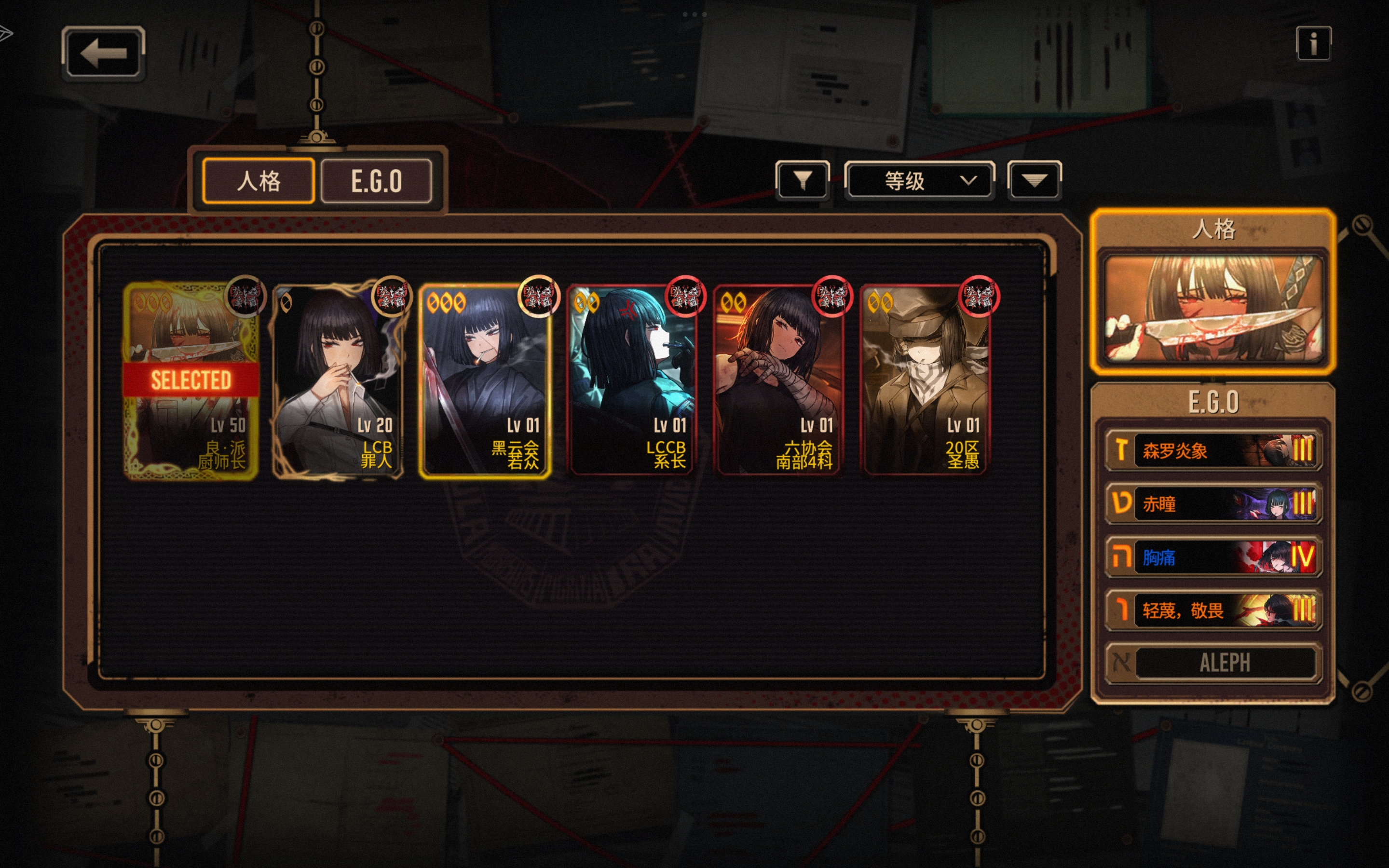The image size is (1389, 868).
Task: Pick the 黑云会 若众 identity card
Action: point(485,380)
